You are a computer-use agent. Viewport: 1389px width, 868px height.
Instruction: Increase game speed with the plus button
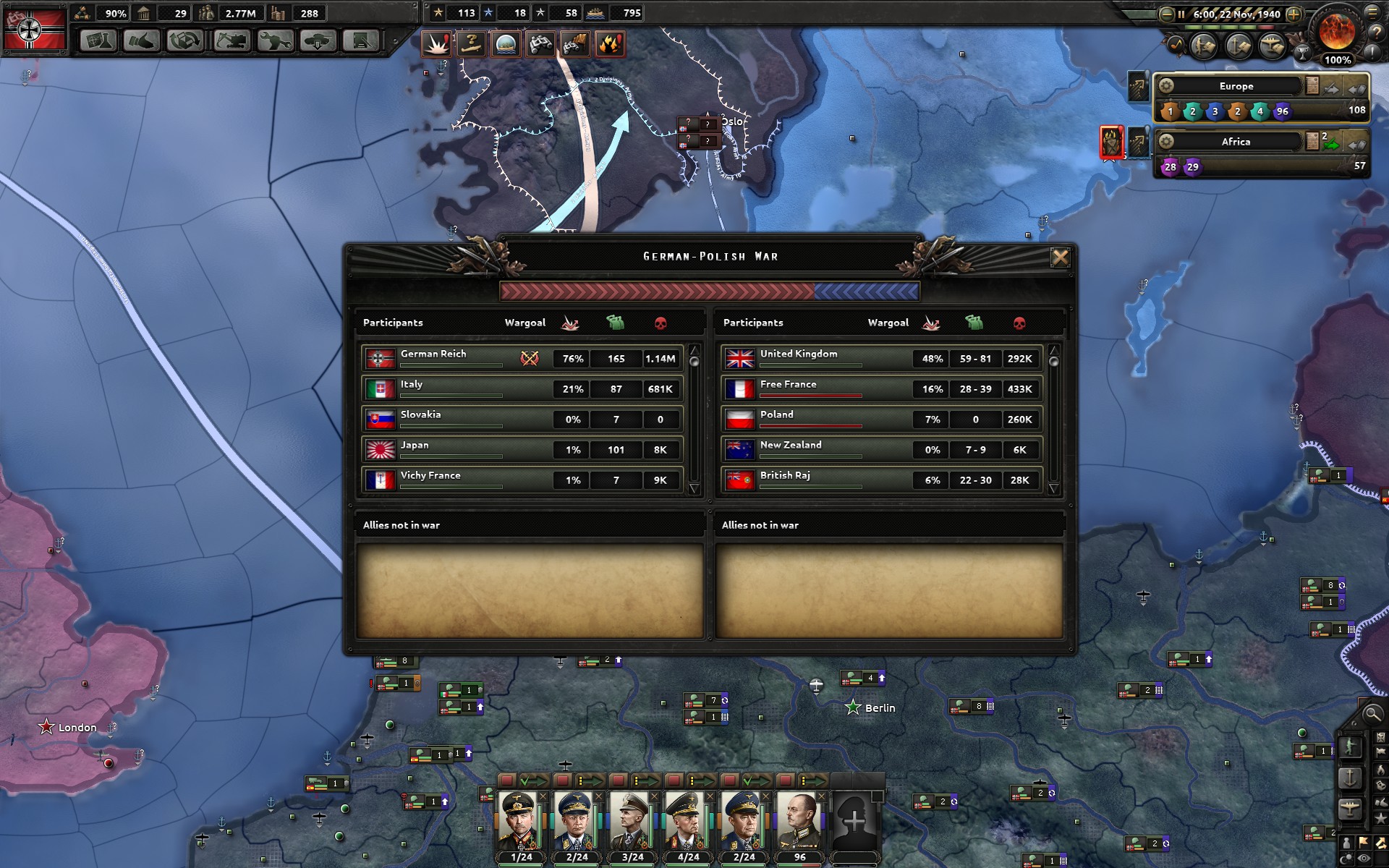click(1294, 14)
